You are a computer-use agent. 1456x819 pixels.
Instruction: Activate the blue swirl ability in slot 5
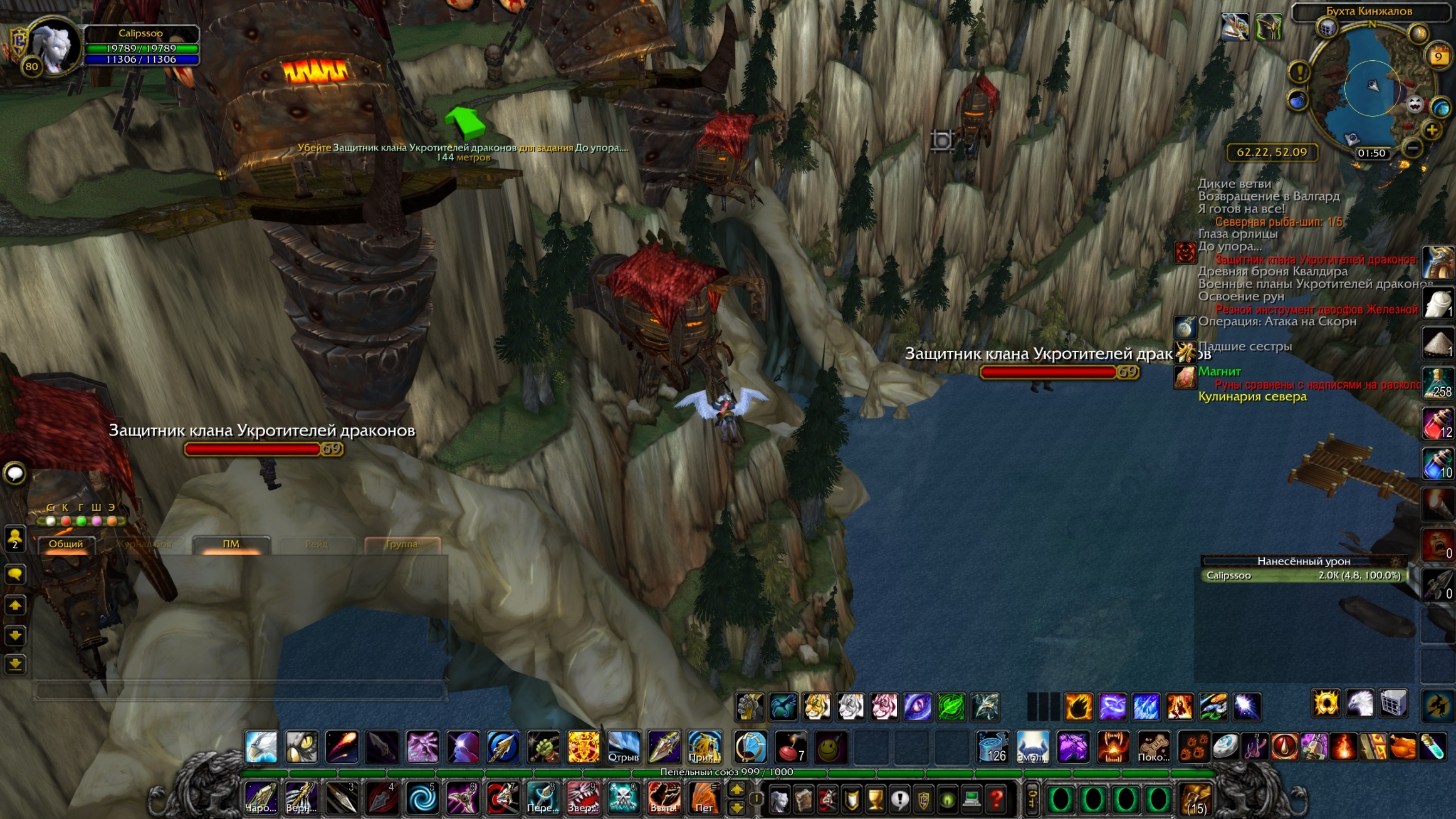tap(421, 798)
